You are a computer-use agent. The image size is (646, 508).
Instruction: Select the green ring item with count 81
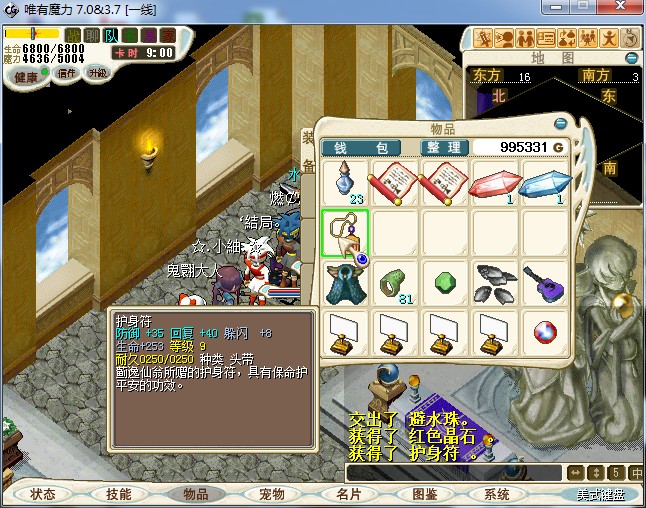(x=396, y=282)
